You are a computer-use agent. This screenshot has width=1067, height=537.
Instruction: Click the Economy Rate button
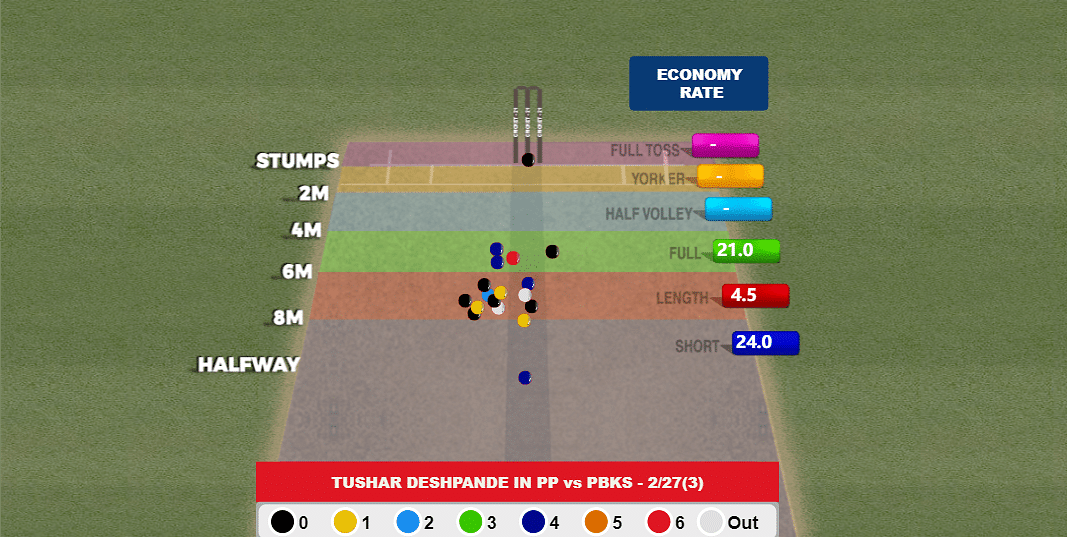click(698, 83)
